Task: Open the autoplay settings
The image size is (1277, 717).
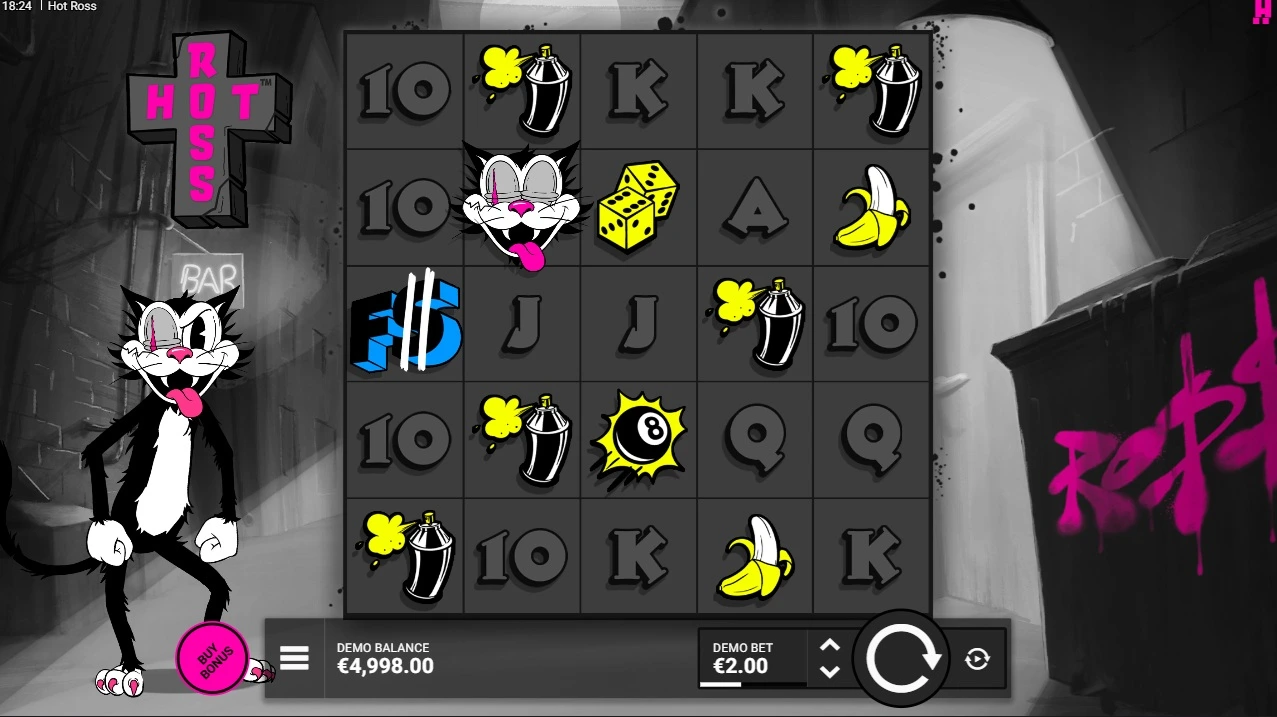Action: [x=977, y=659]
